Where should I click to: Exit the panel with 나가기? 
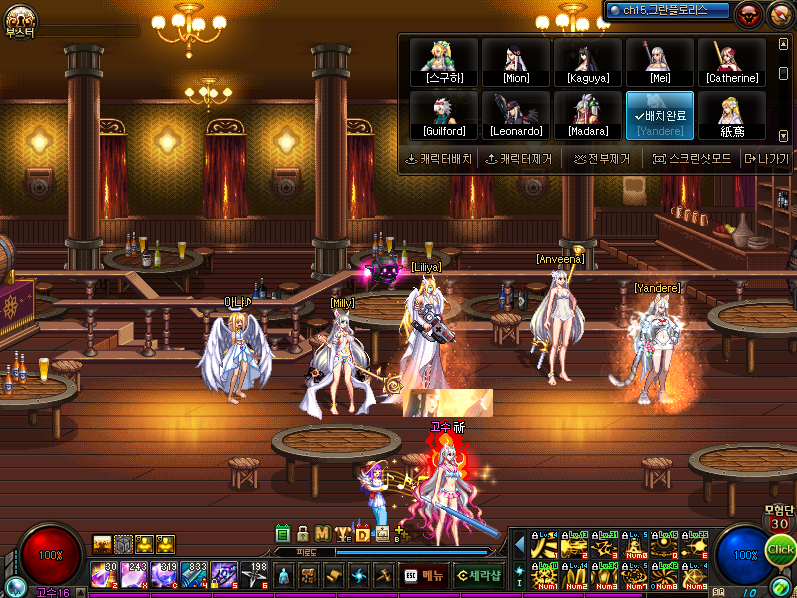(x=766, y=159)
